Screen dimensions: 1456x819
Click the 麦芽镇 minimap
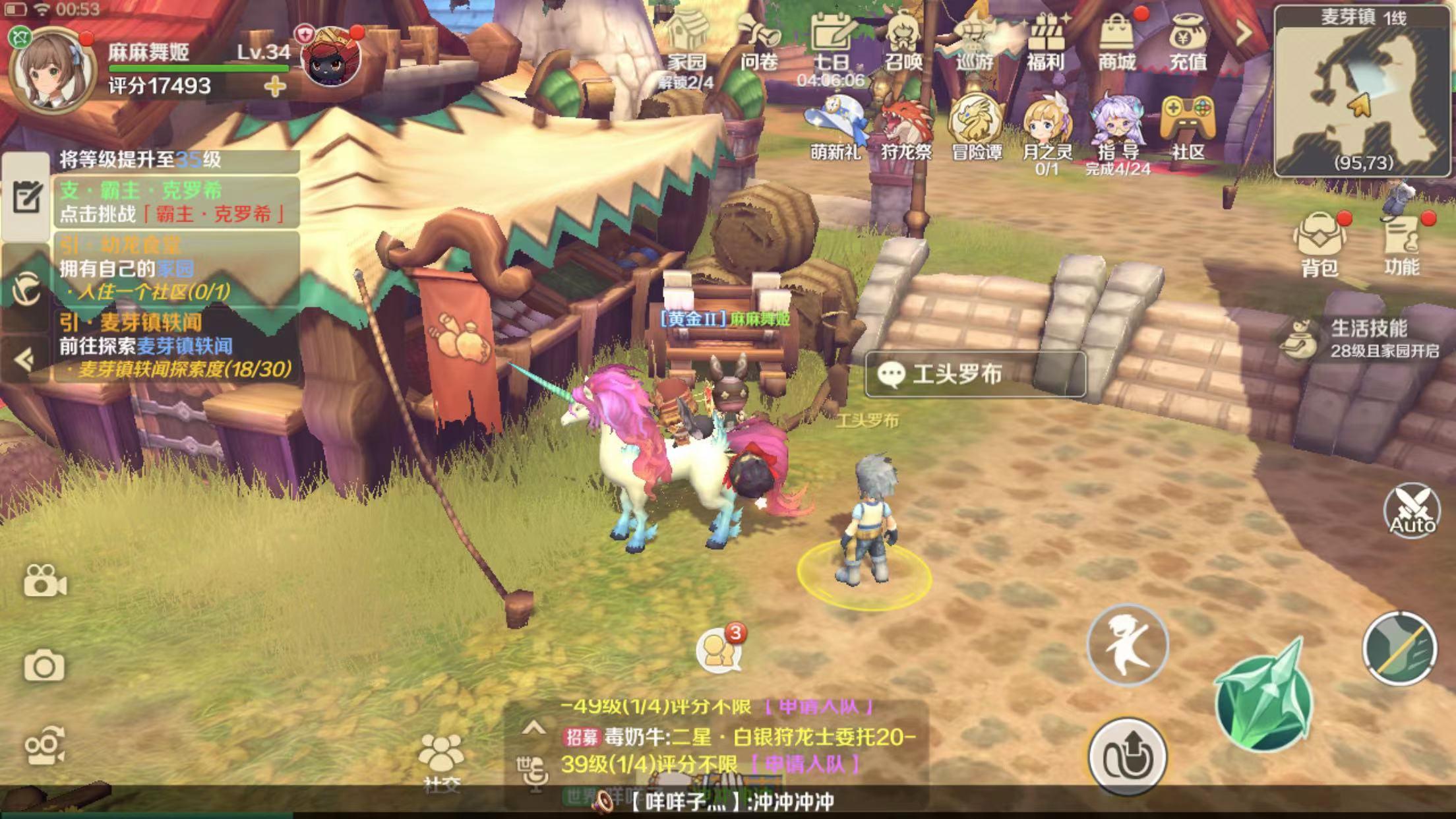(x=1363, y=92)
